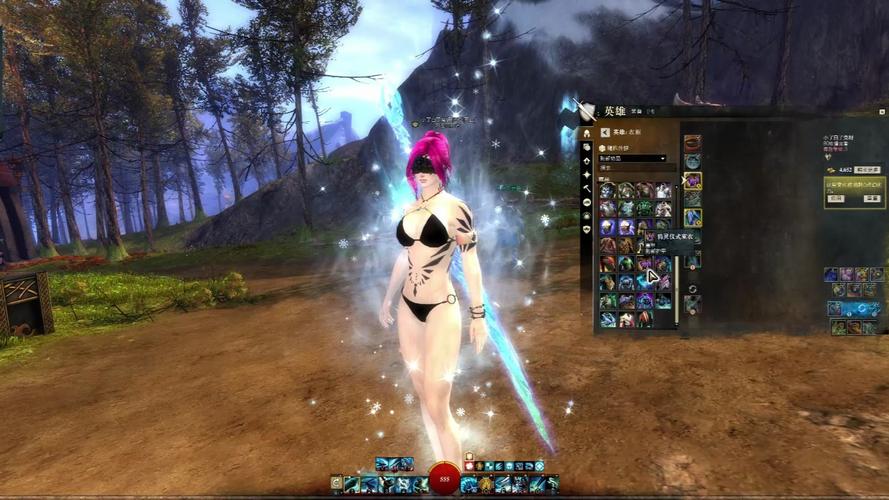Open the dropdown below the wardrobe heading

(633, 158)
